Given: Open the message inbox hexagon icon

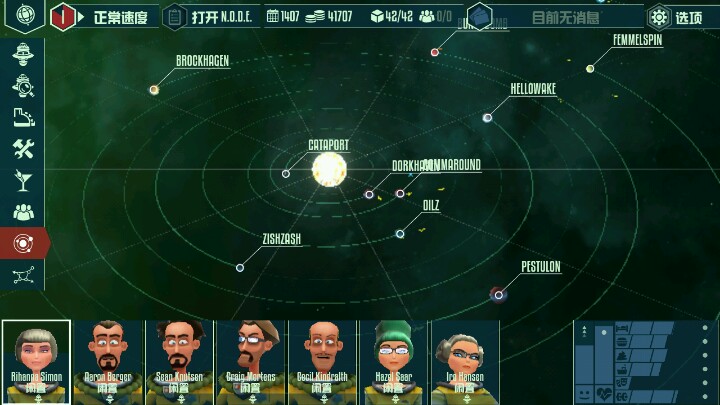Looking at the screenshot, I should (x=480, y=17).
